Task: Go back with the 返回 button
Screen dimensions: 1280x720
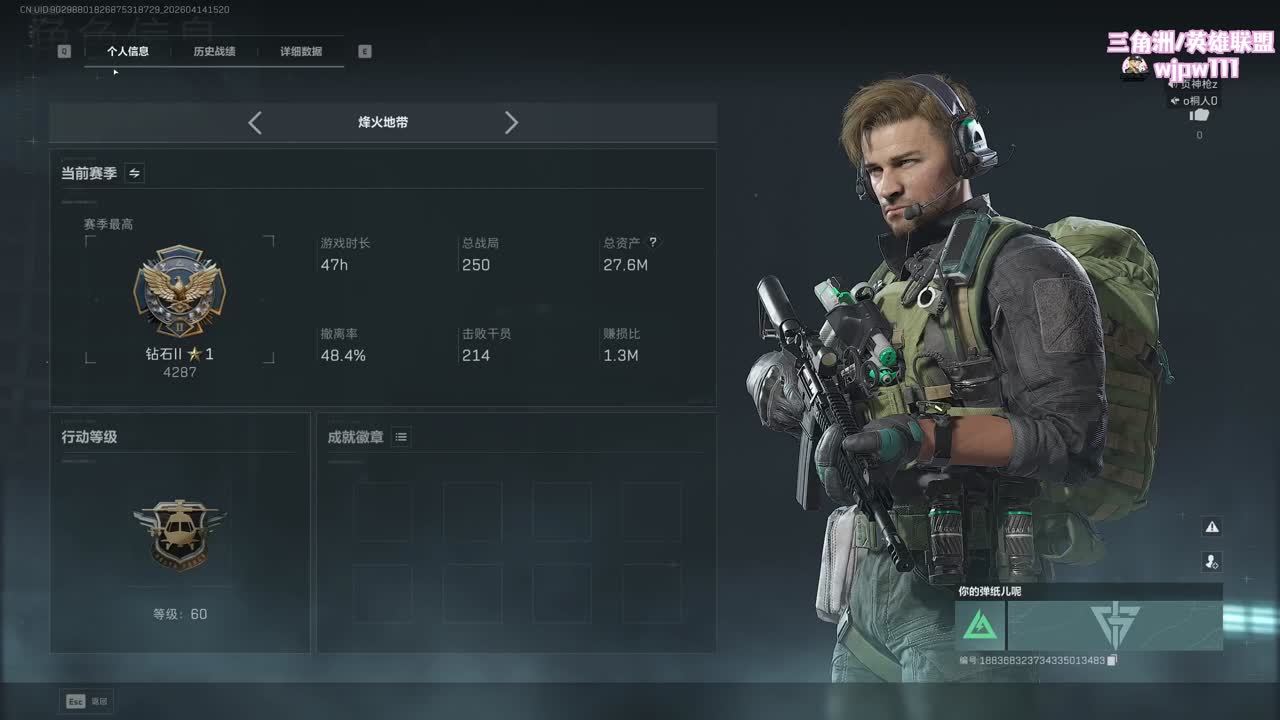Action: [x=87, y=701]
